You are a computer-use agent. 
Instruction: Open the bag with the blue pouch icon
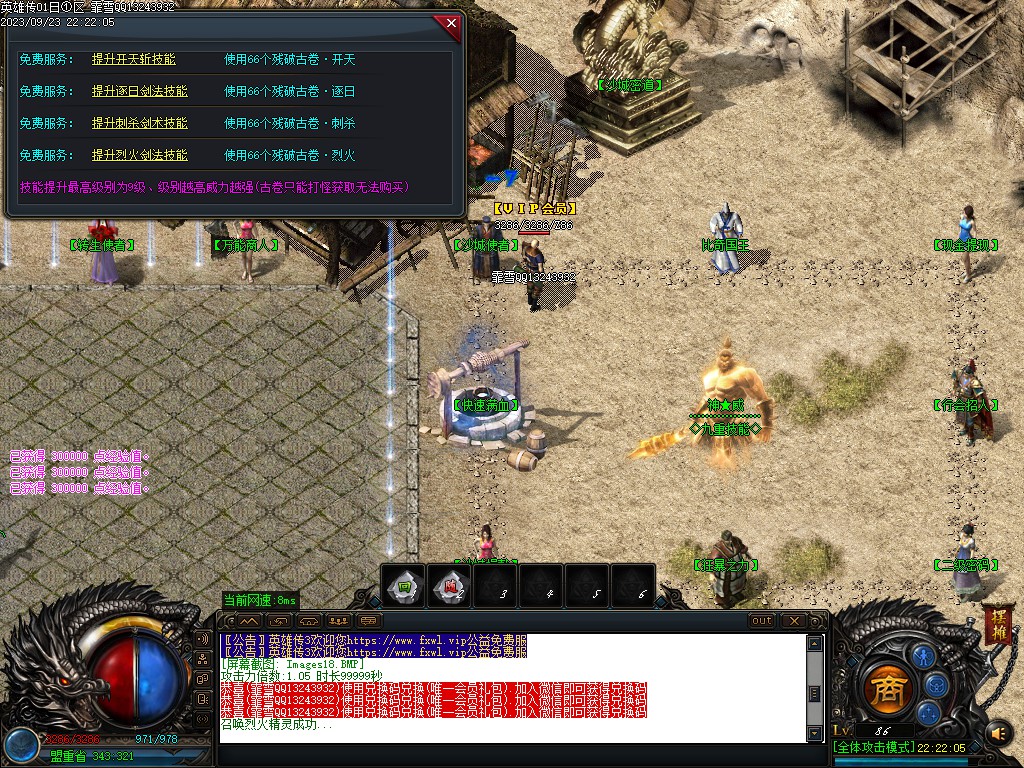tap(937, 685)
